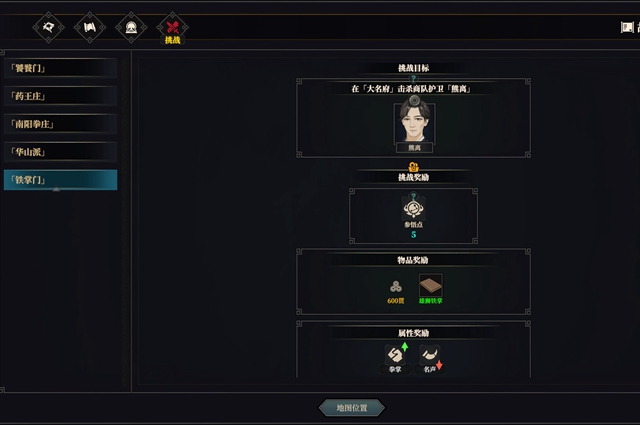Switch to the arched gate icon tab
Screen dimensions: 640x425
coord(132,27)
